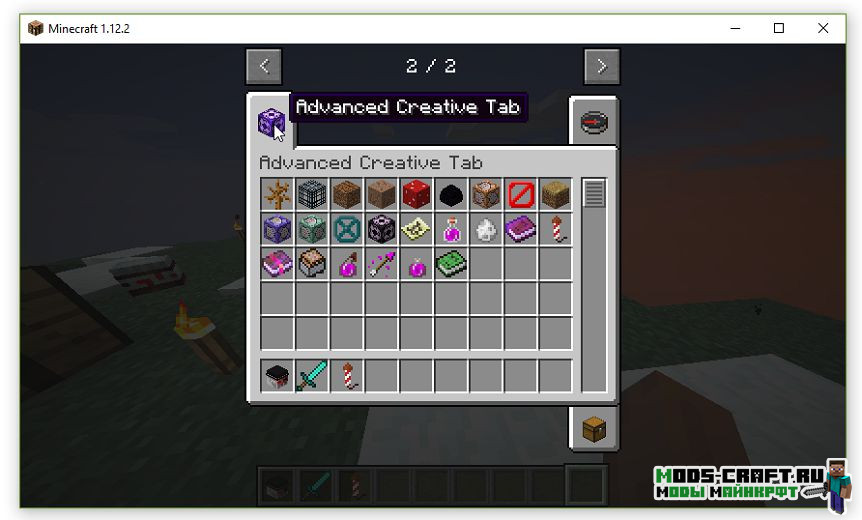Go to the next creative tab page

click(x=601, y=66)
